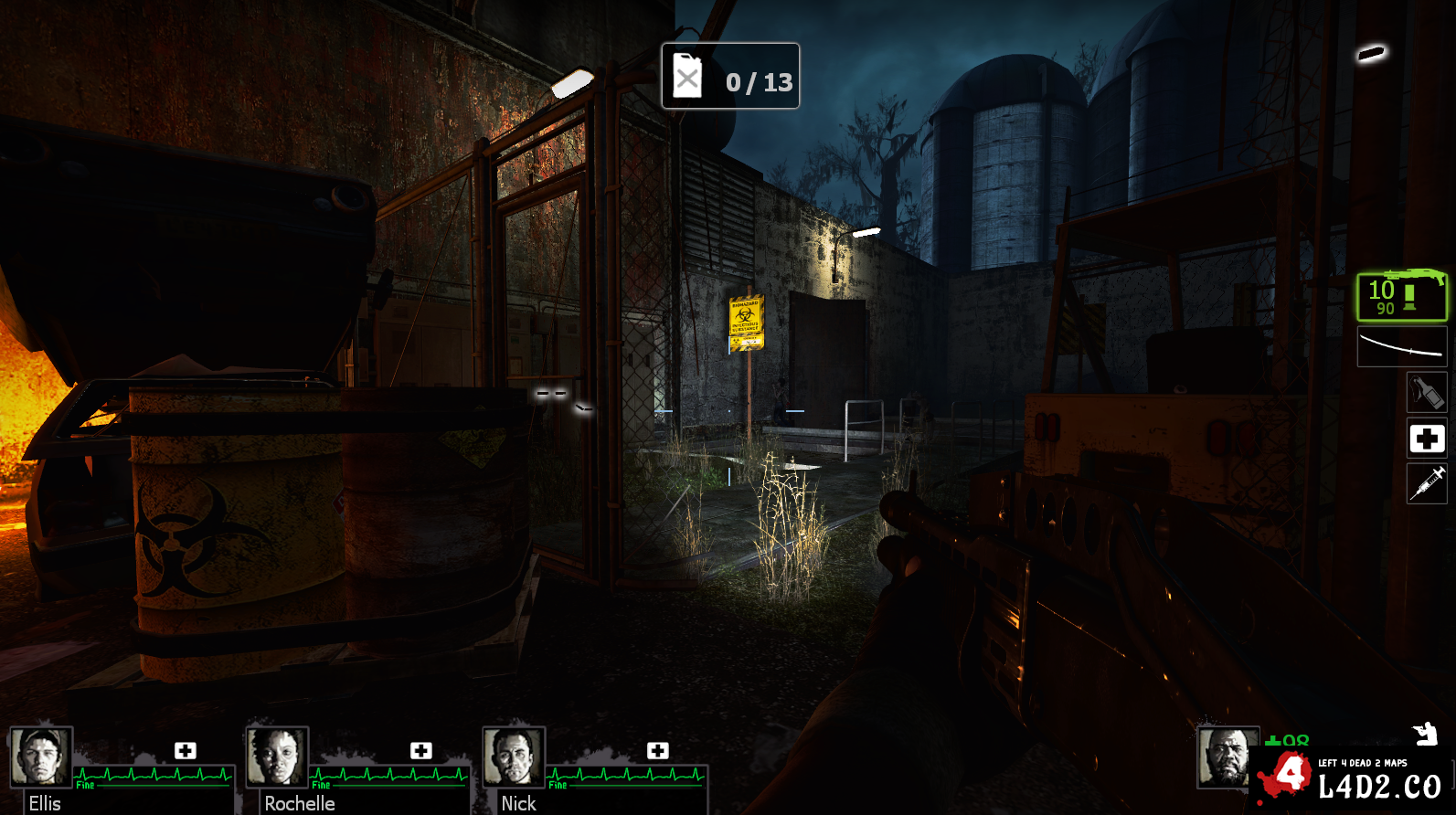Select the shotgun primary weapon slot
The width and height of the screenshot is (1456, 815).
pyautogui.click(x=1401, y=296)
